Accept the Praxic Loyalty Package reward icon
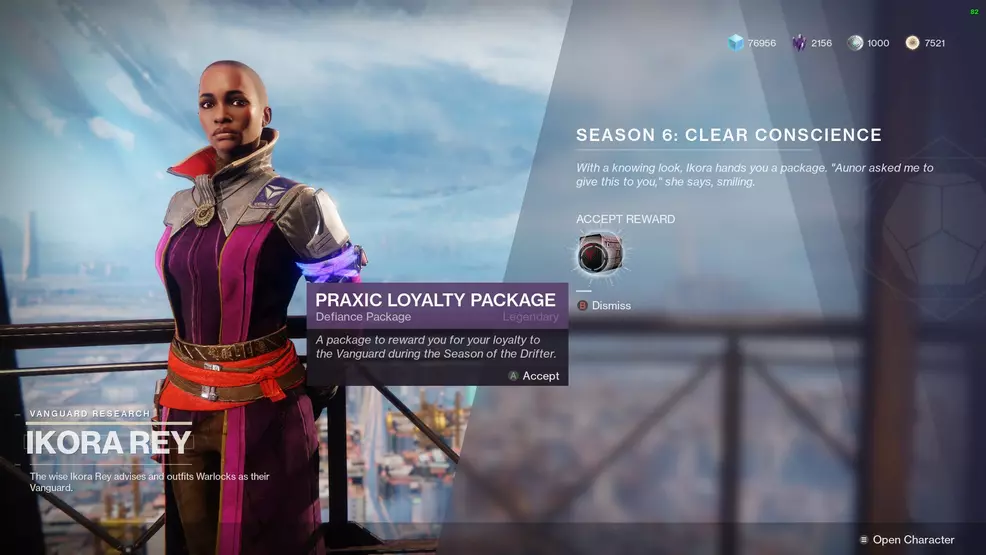 coord(599,254)
